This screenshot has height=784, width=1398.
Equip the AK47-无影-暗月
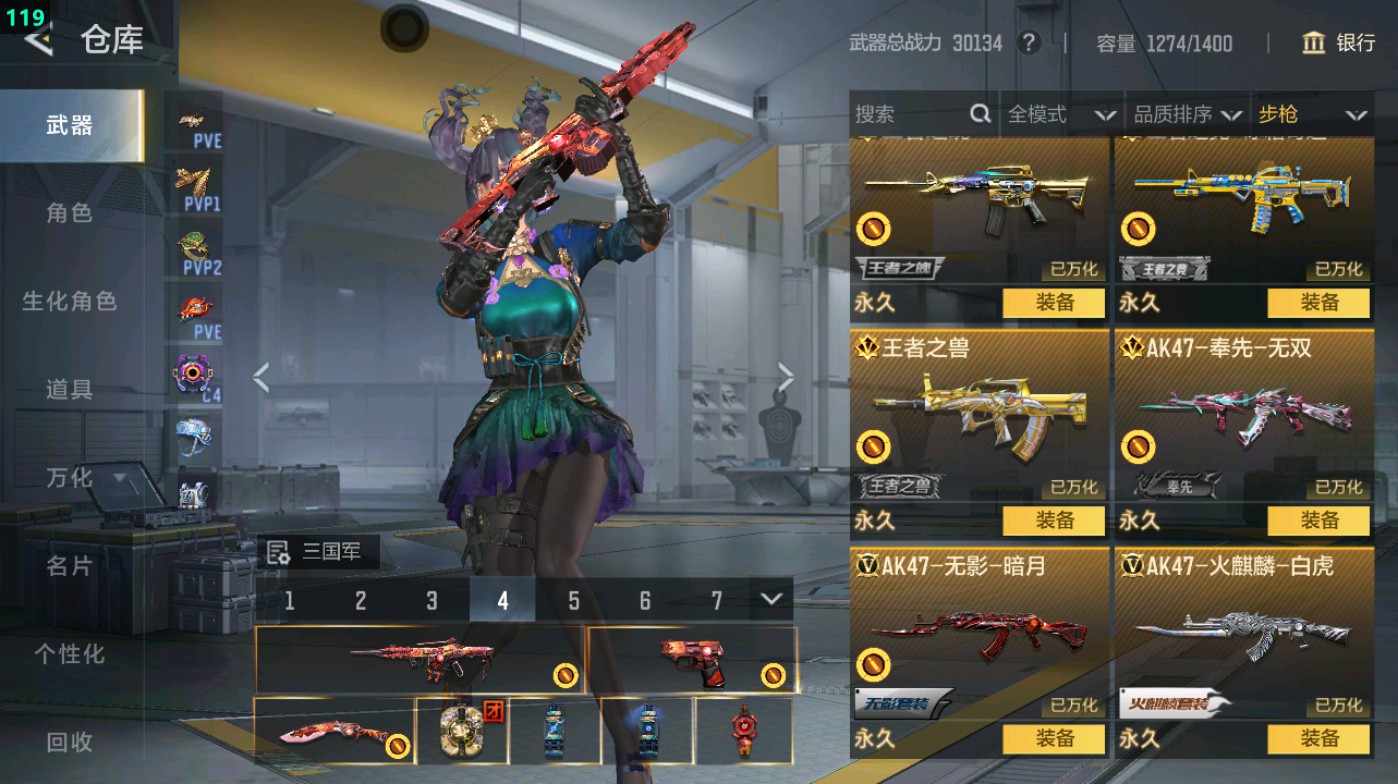pyautogui.click(x=1054, y=739)
